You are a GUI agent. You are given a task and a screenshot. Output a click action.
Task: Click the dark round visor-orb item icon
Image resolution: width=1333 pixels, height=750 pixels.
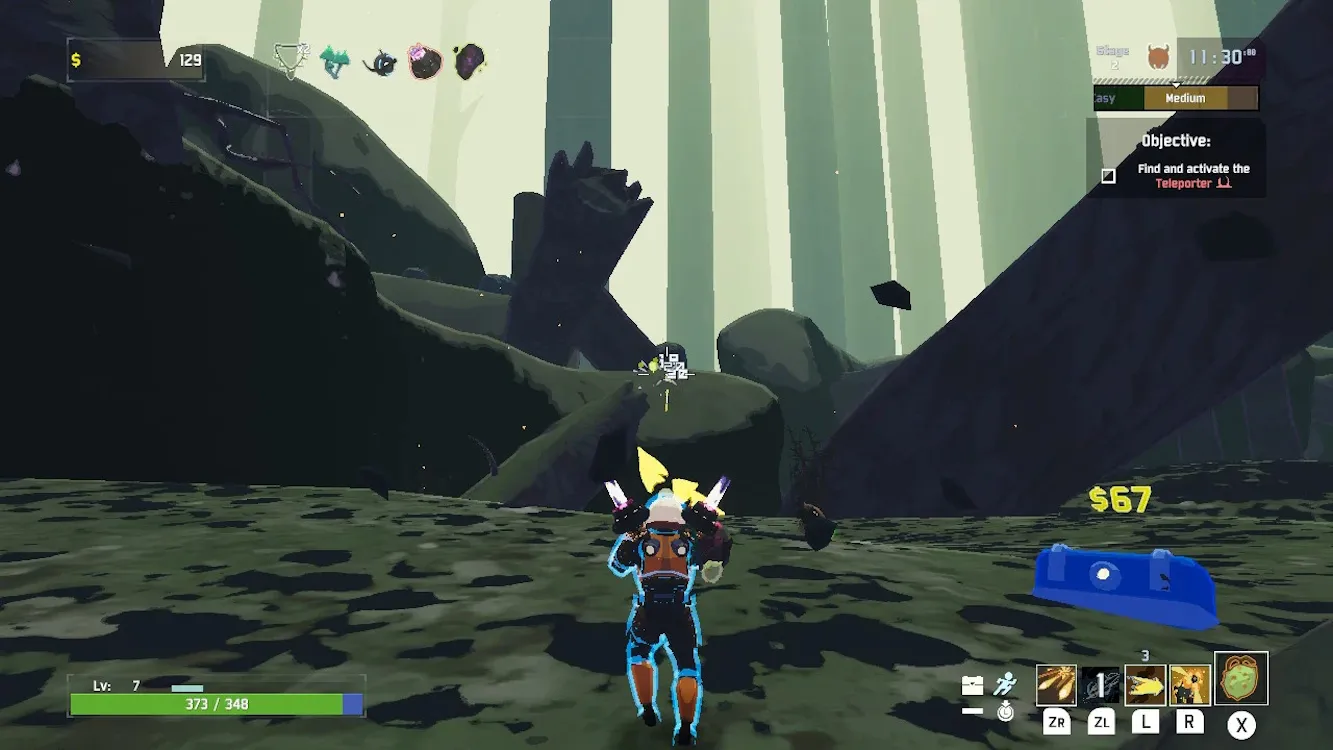380,63
